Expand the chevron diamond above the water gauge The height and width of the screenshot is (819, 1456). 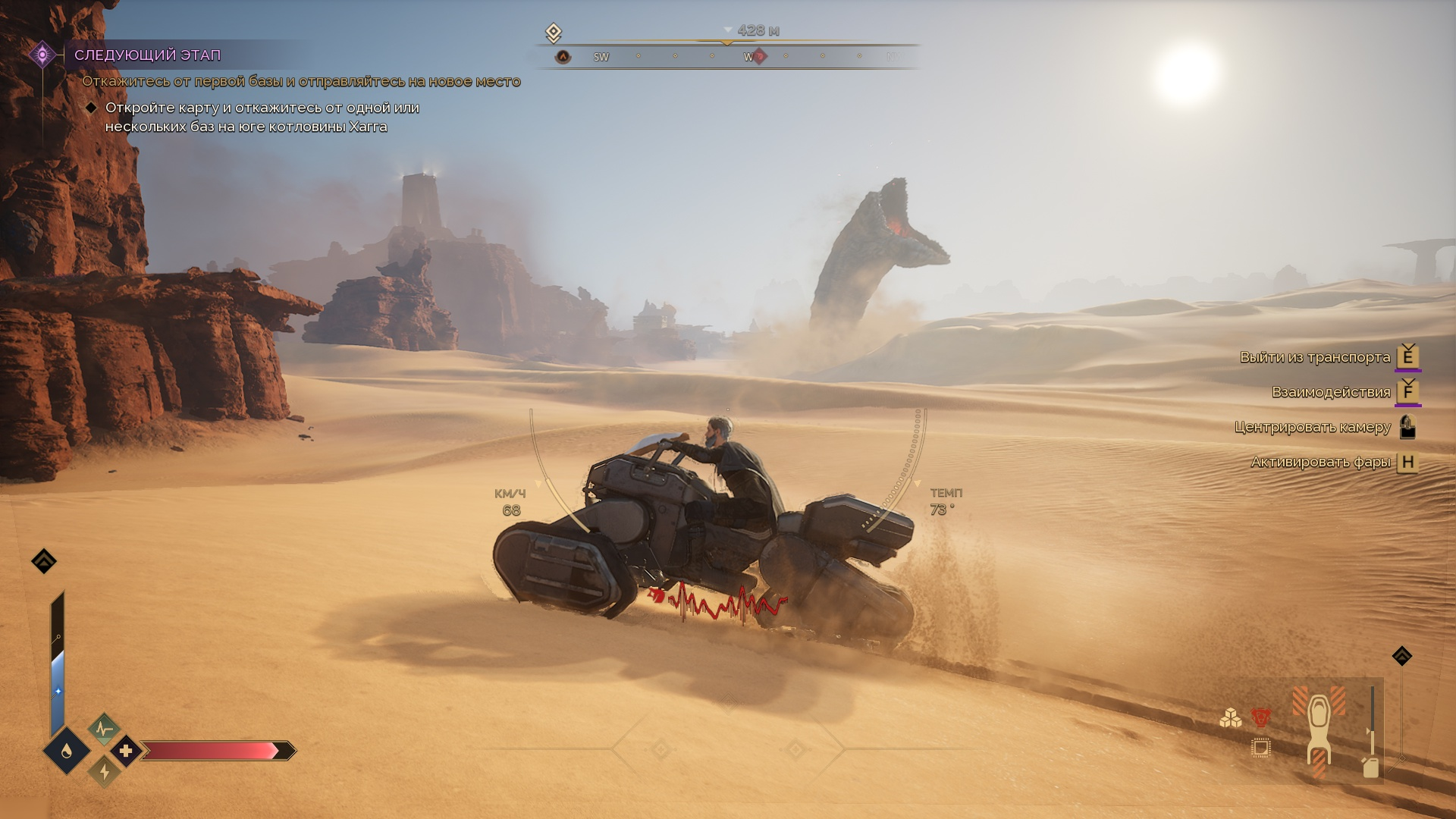(44, 561)
